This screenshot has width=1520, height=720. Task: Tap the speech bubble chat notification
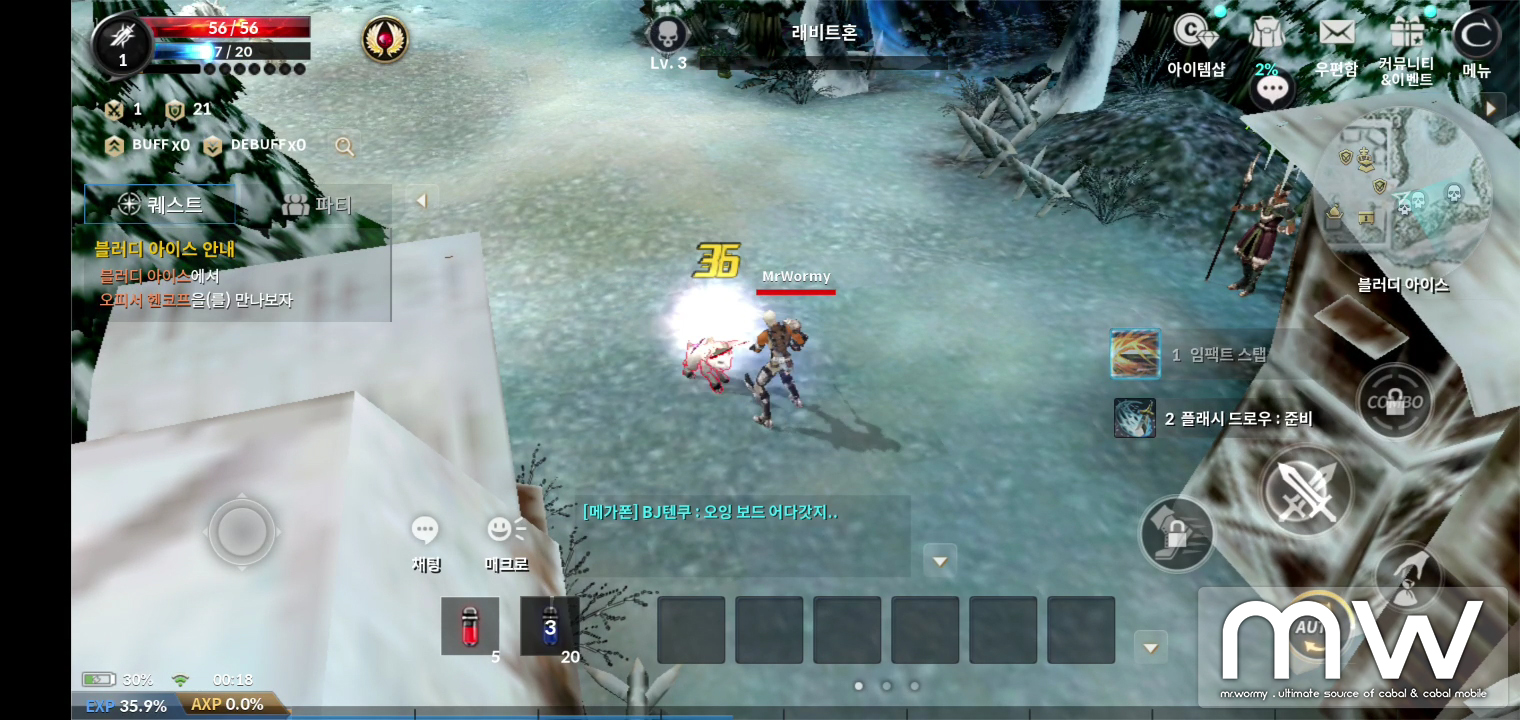click(1272, 91)
